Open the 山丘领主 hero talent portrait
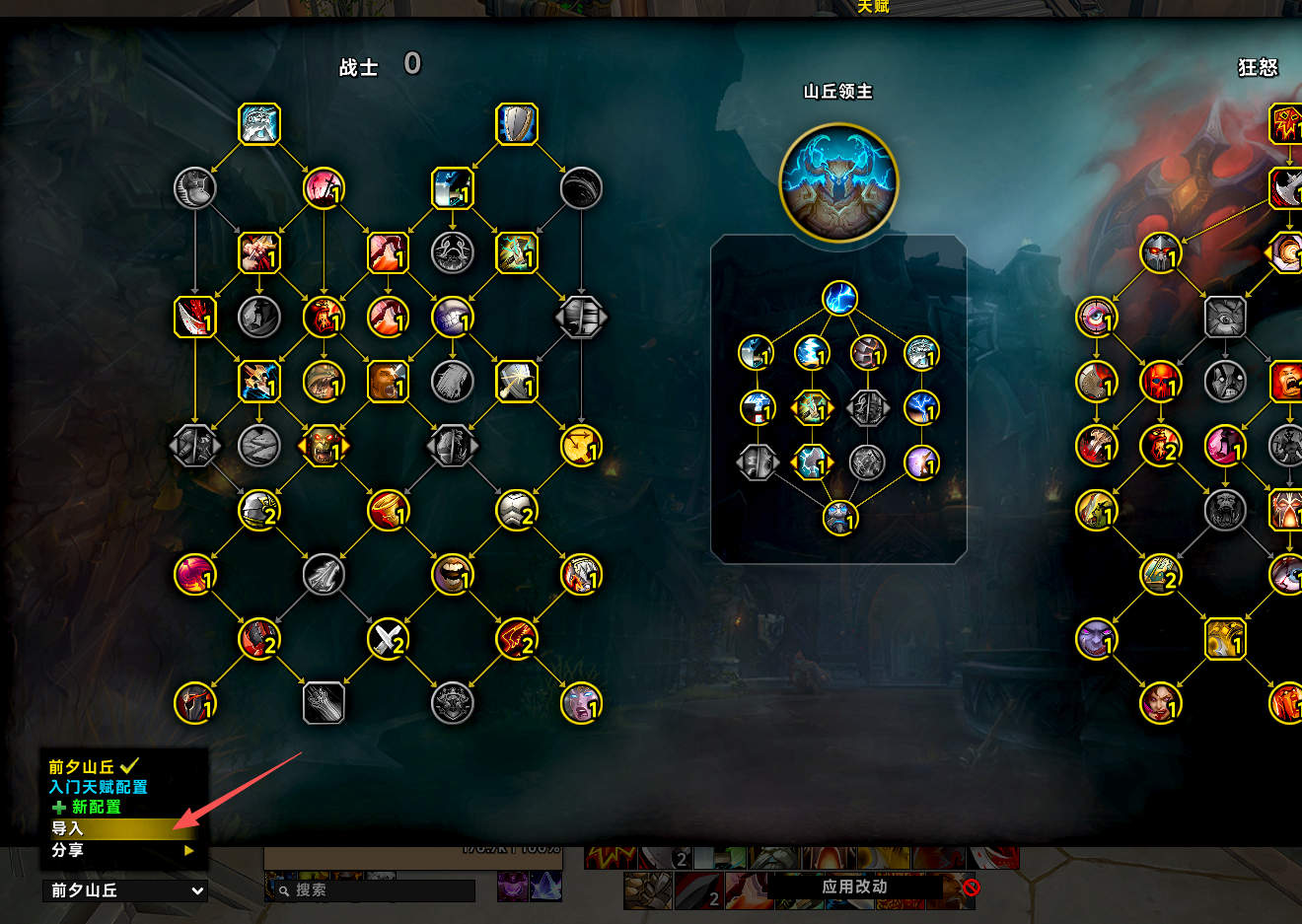The height and width of the screenshot is (924, 1302). click(x=838, y=182)
